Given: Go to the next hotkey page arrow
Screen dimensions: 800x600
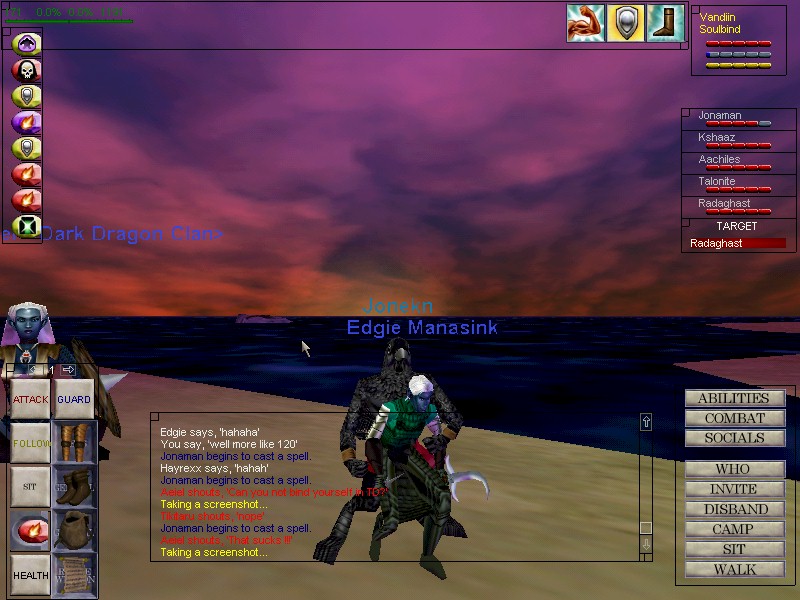Looking at the screenshot, I should click(68, 370).
